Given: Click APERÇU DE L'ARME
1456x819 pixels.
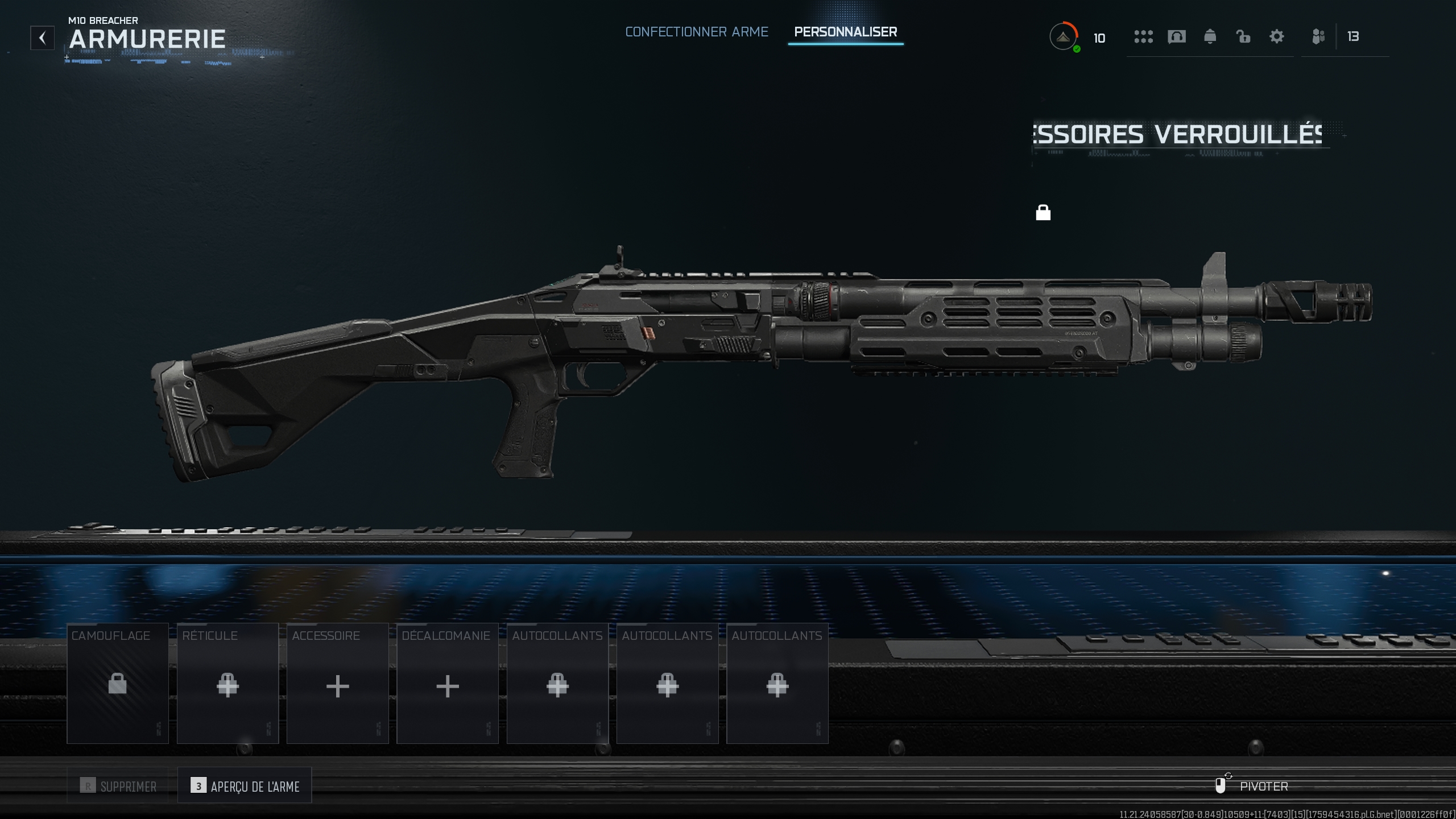Looking at the screenshot, I should (244, 785).
